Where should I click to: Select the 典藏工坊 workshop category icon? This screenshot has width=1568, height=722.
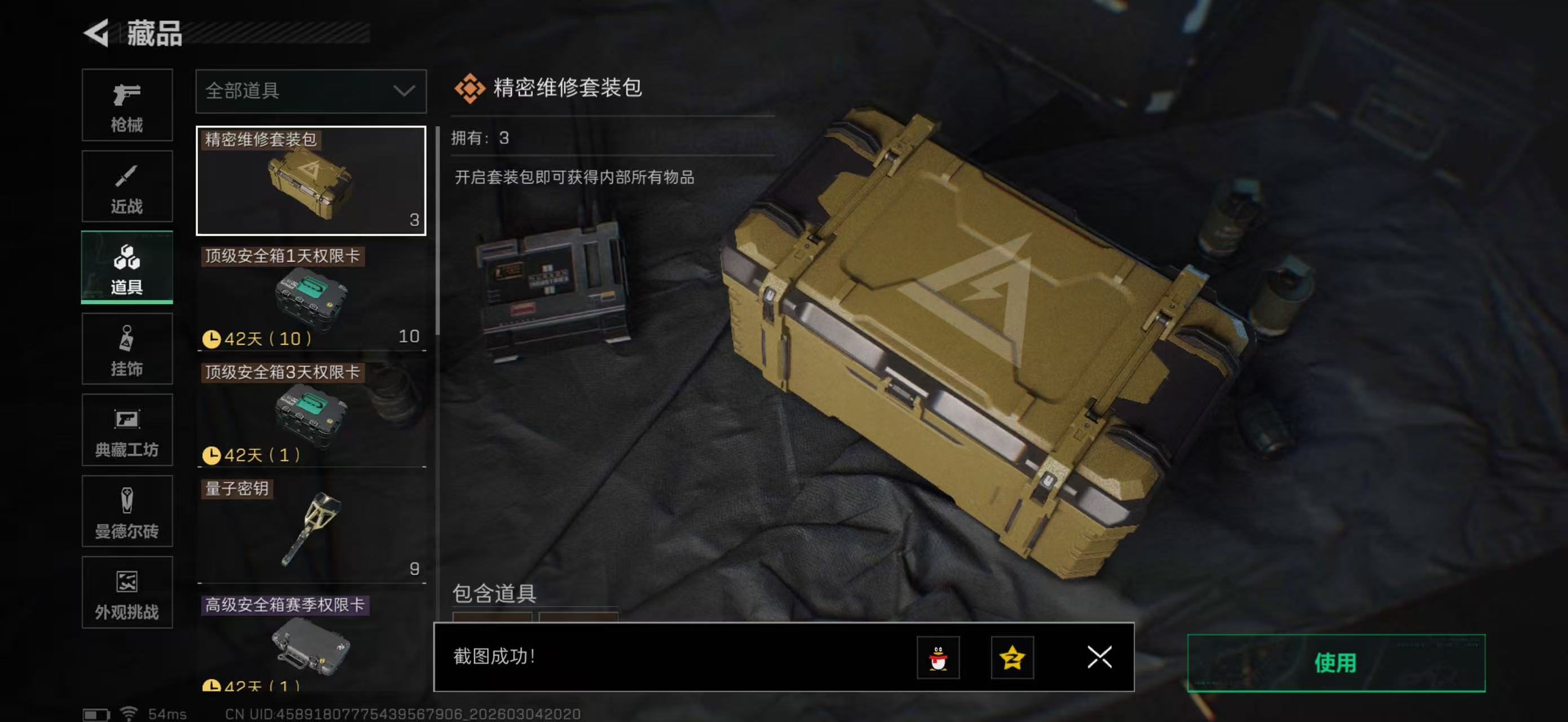127,431
